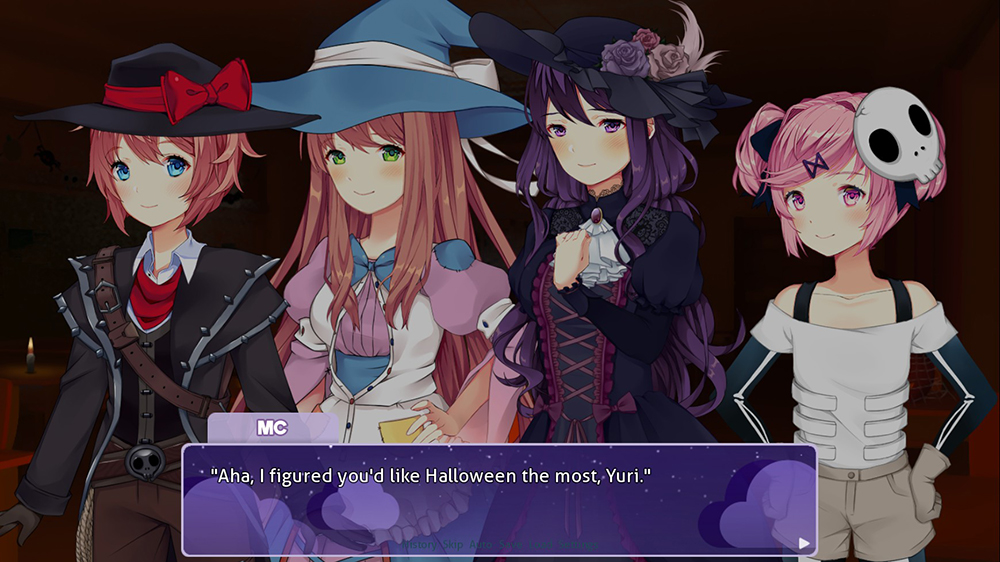
Task: Open the dialogue History log
Action: coord(420,545)
